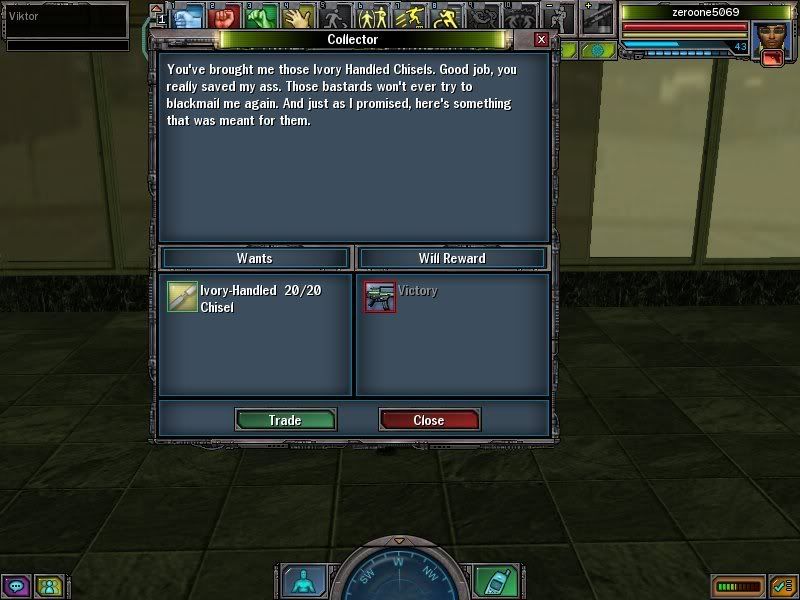The image size is (800, 600).
Task: Activate the red fist hotbar ability
Action: 223,16
